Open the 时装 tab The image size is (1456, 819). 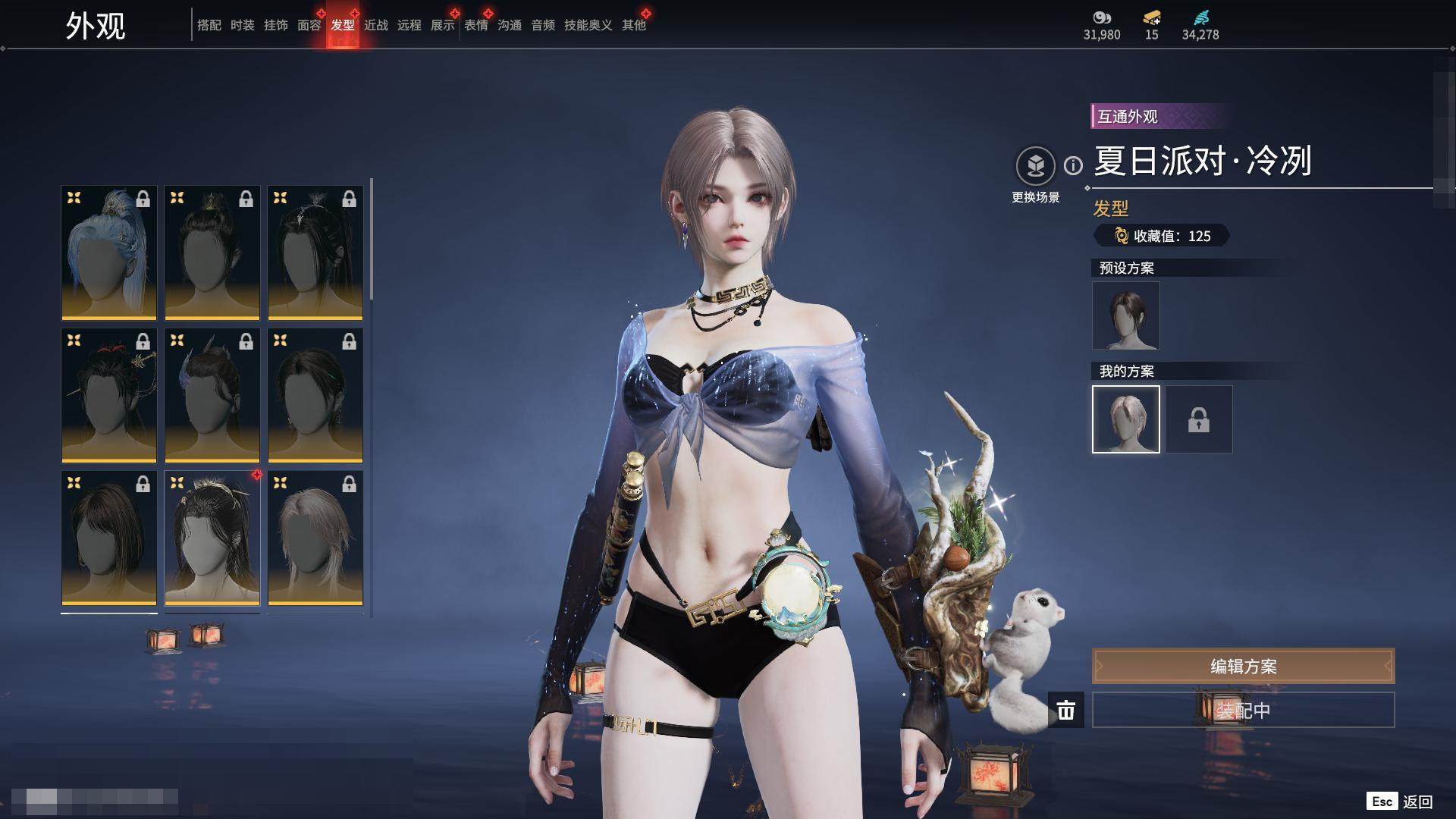tap(242, 25)
